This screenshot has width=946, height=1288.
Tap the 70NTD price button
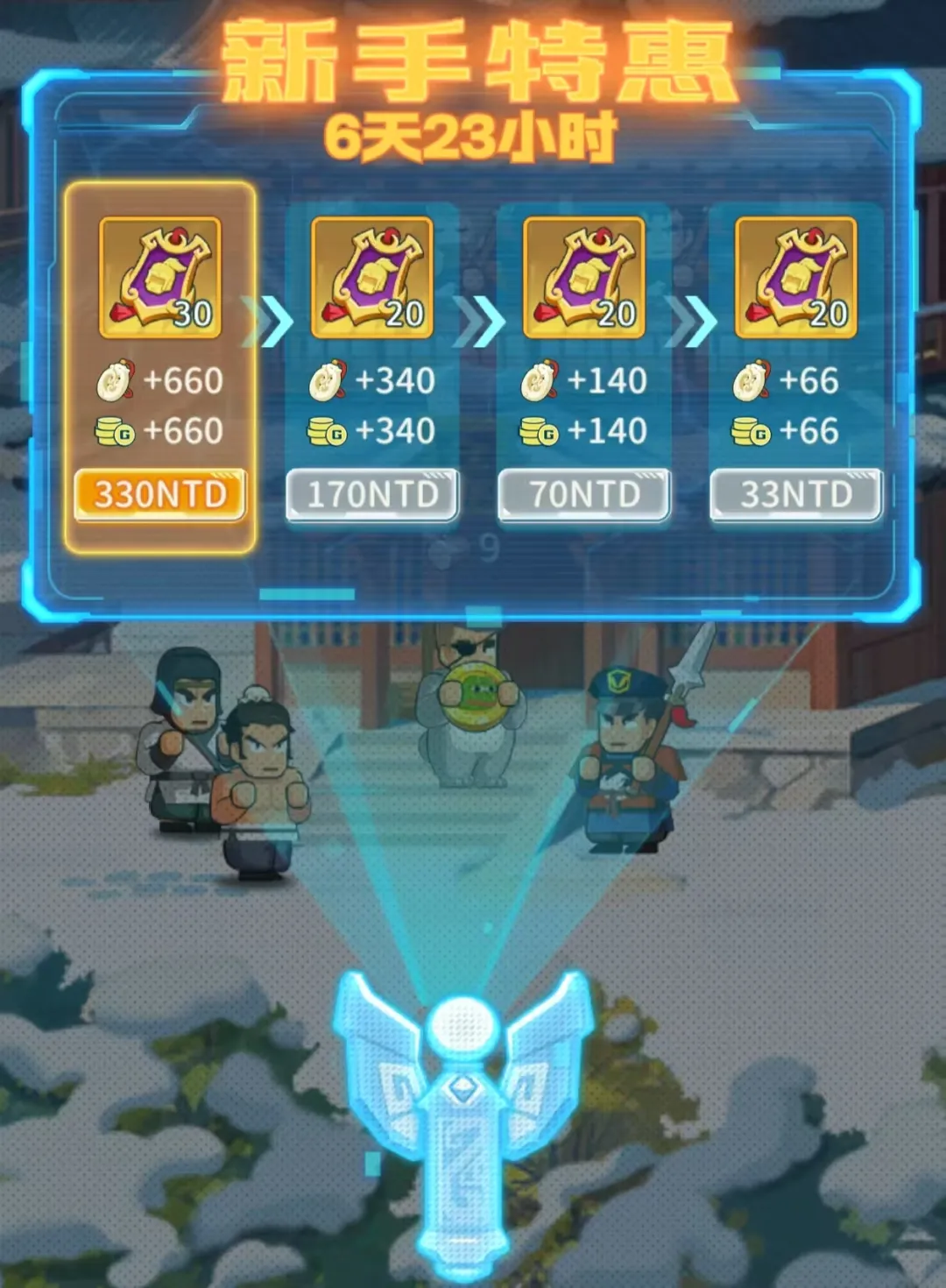pos(584,495)
